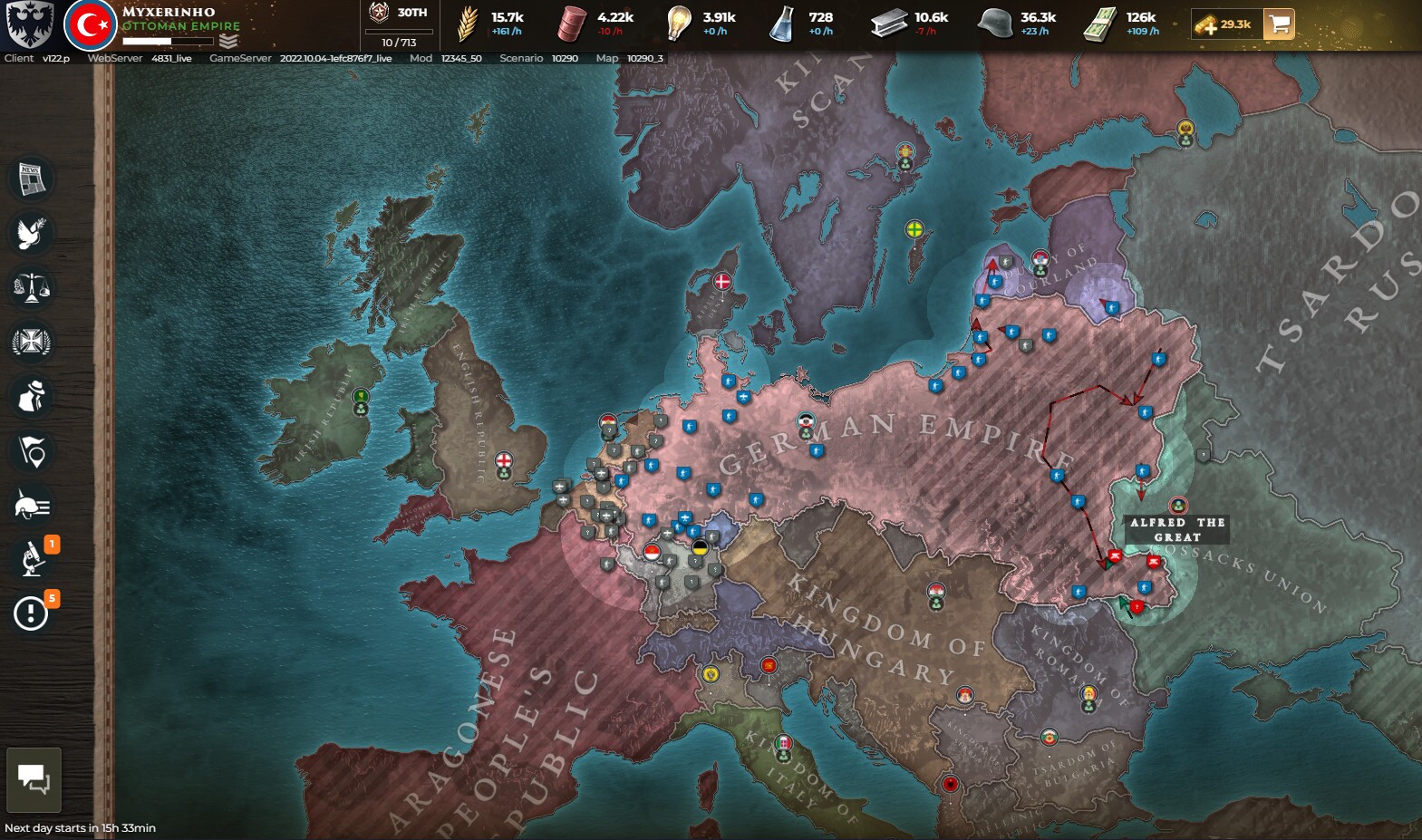The height and width of the screenshot is (840, 1422).
Task: Open the espionage panel with spy icon
Action: [x=31, y=397]
